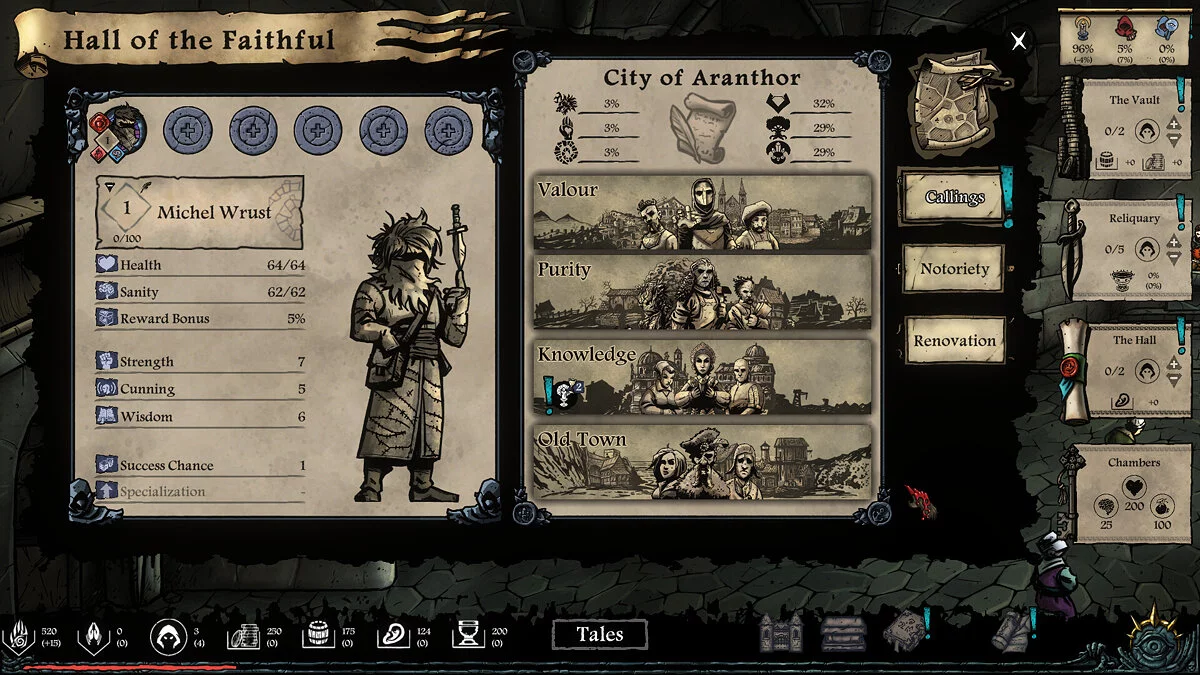
Task: Close the Hall of the Faithful window
Action: pos(1018,41)
